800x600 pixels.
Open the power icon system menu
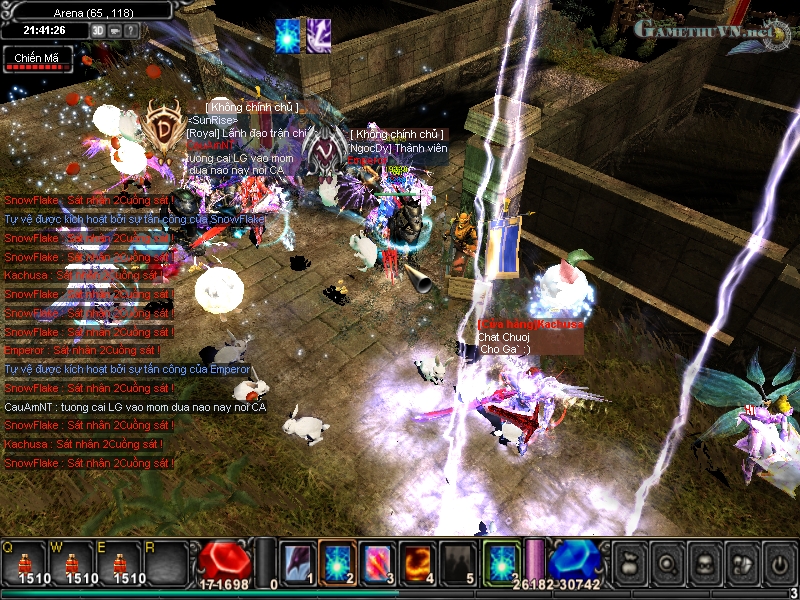click(777, 564)
